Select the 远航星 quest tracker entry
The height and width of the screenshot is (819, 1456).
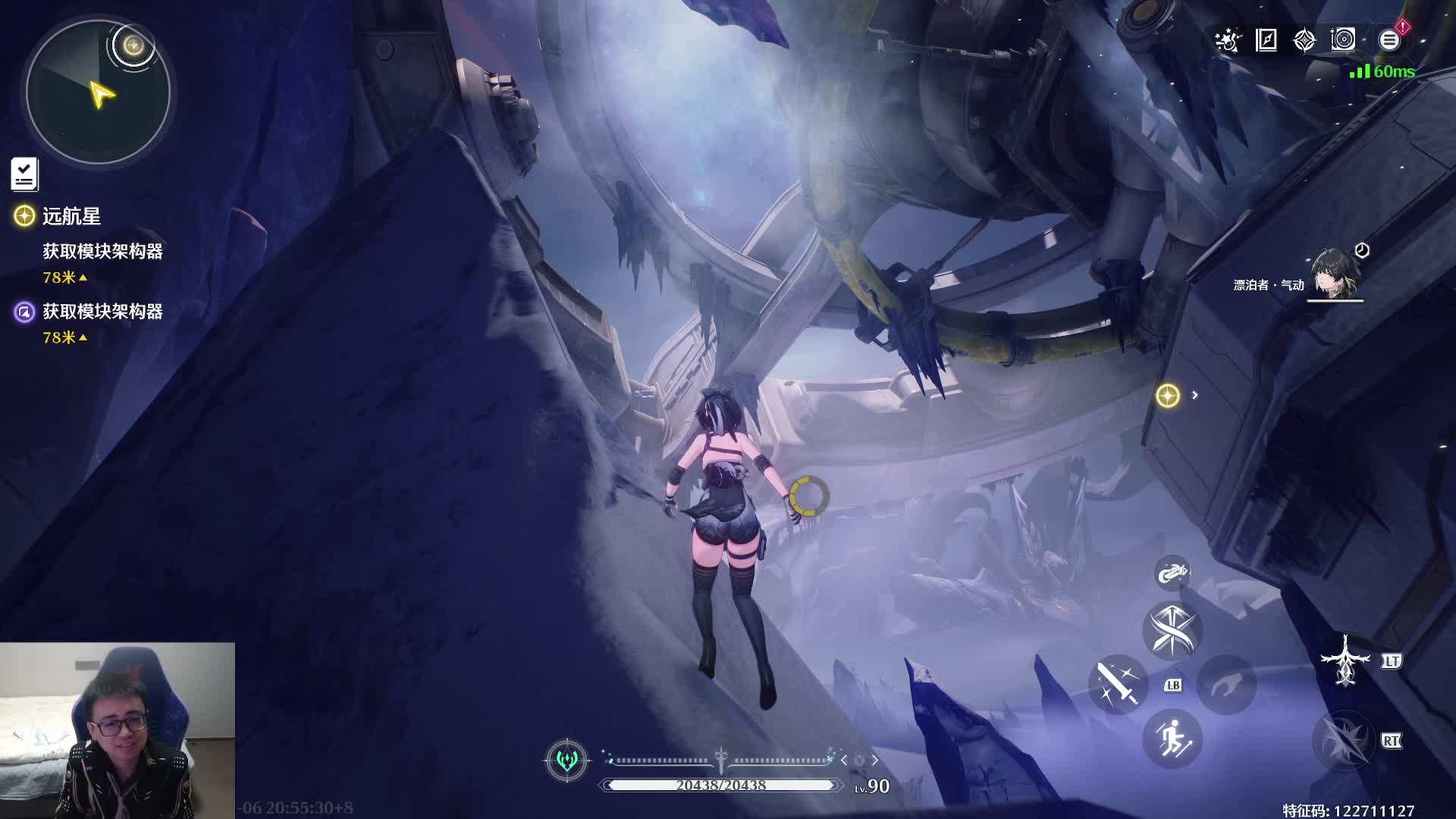point(71,216)
